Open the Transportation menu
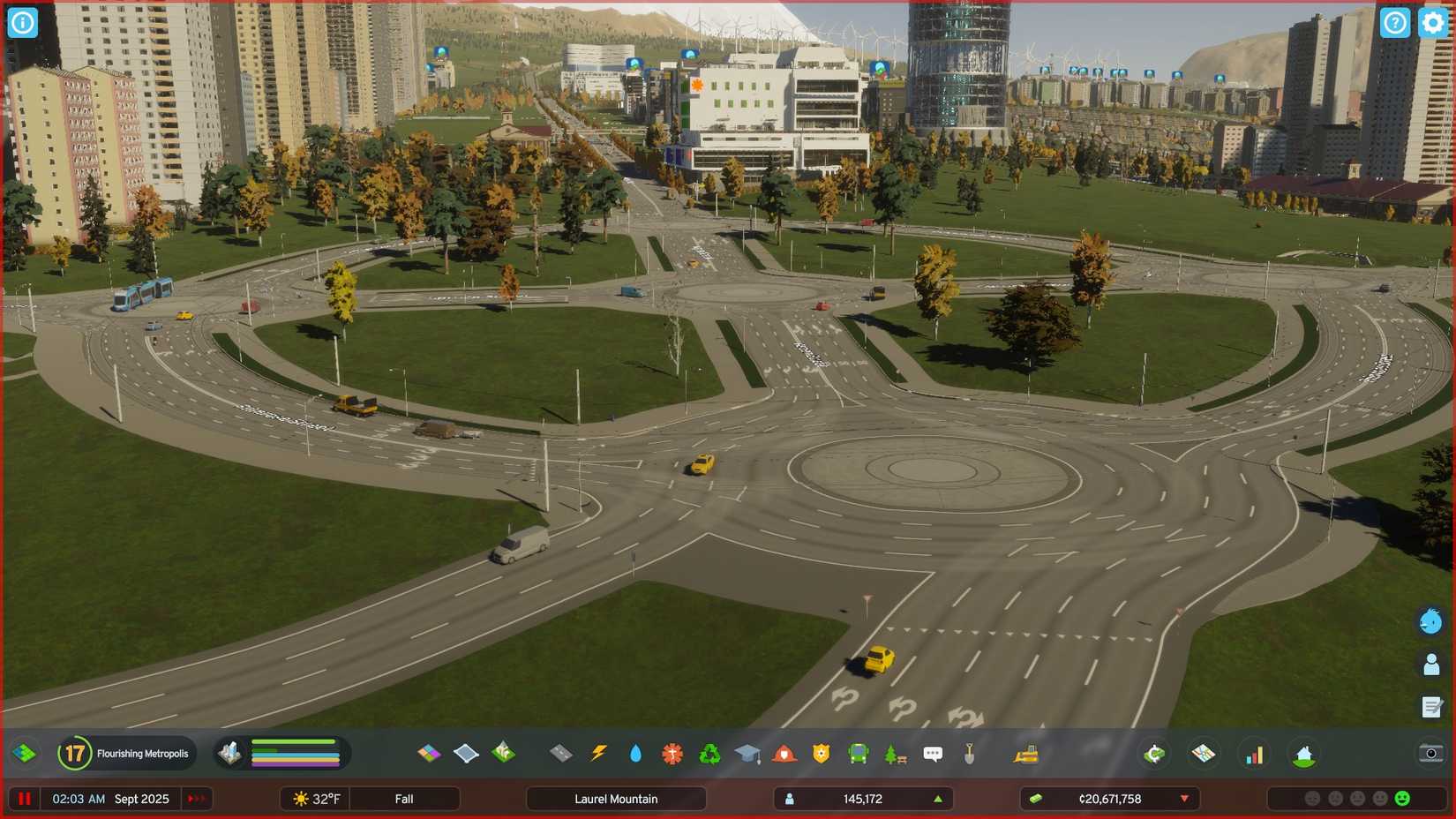 pos(857,753)
